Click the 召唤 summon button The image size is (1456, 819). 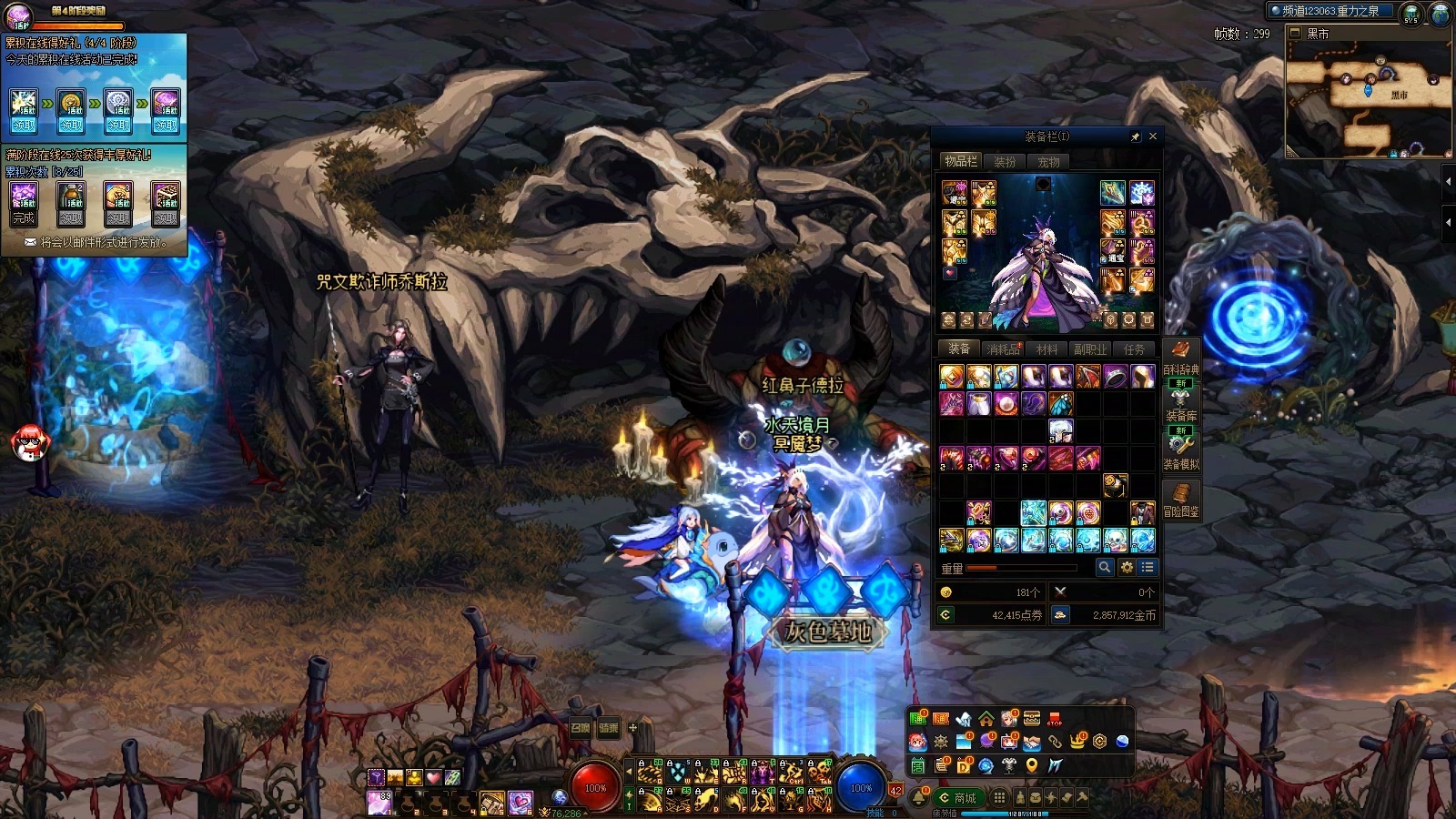[x=581, y=728]
